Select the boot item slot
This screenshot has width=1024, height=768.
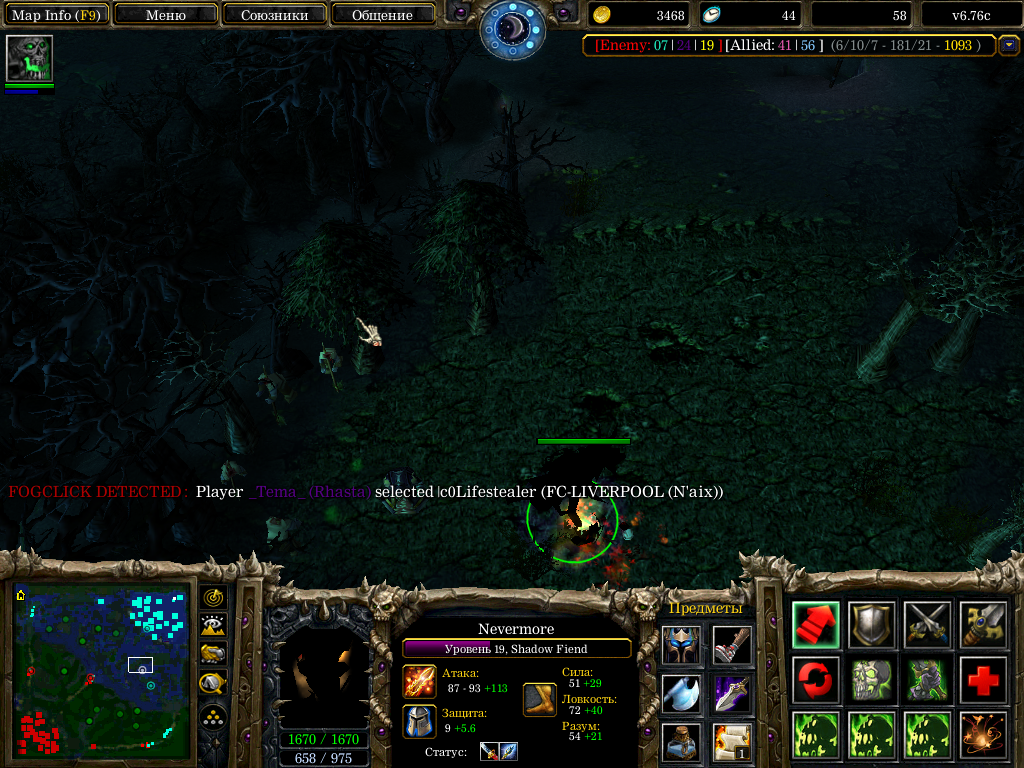732,645
